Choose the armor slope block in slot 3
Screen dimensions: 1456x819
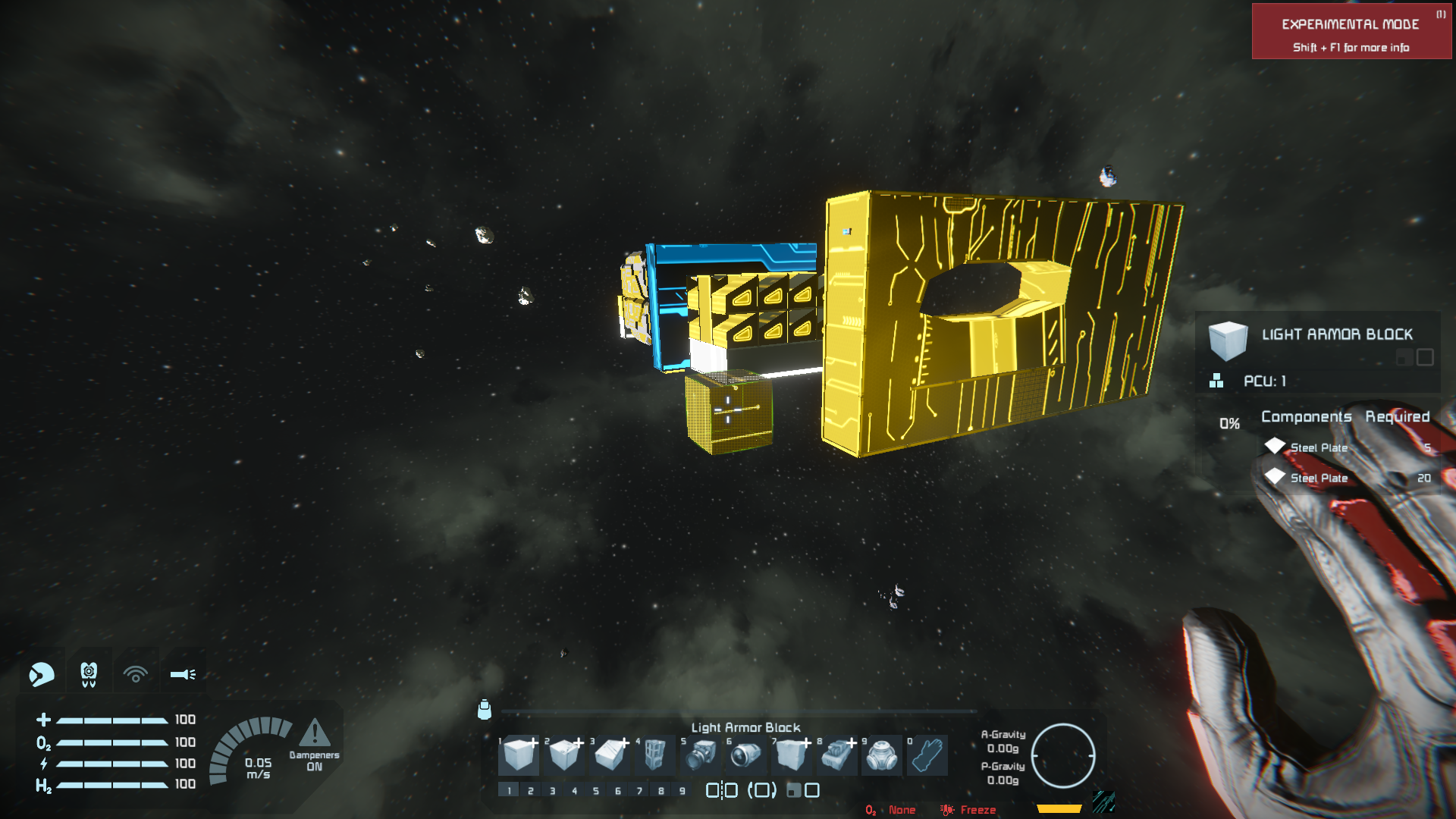(x=610, y=755)
